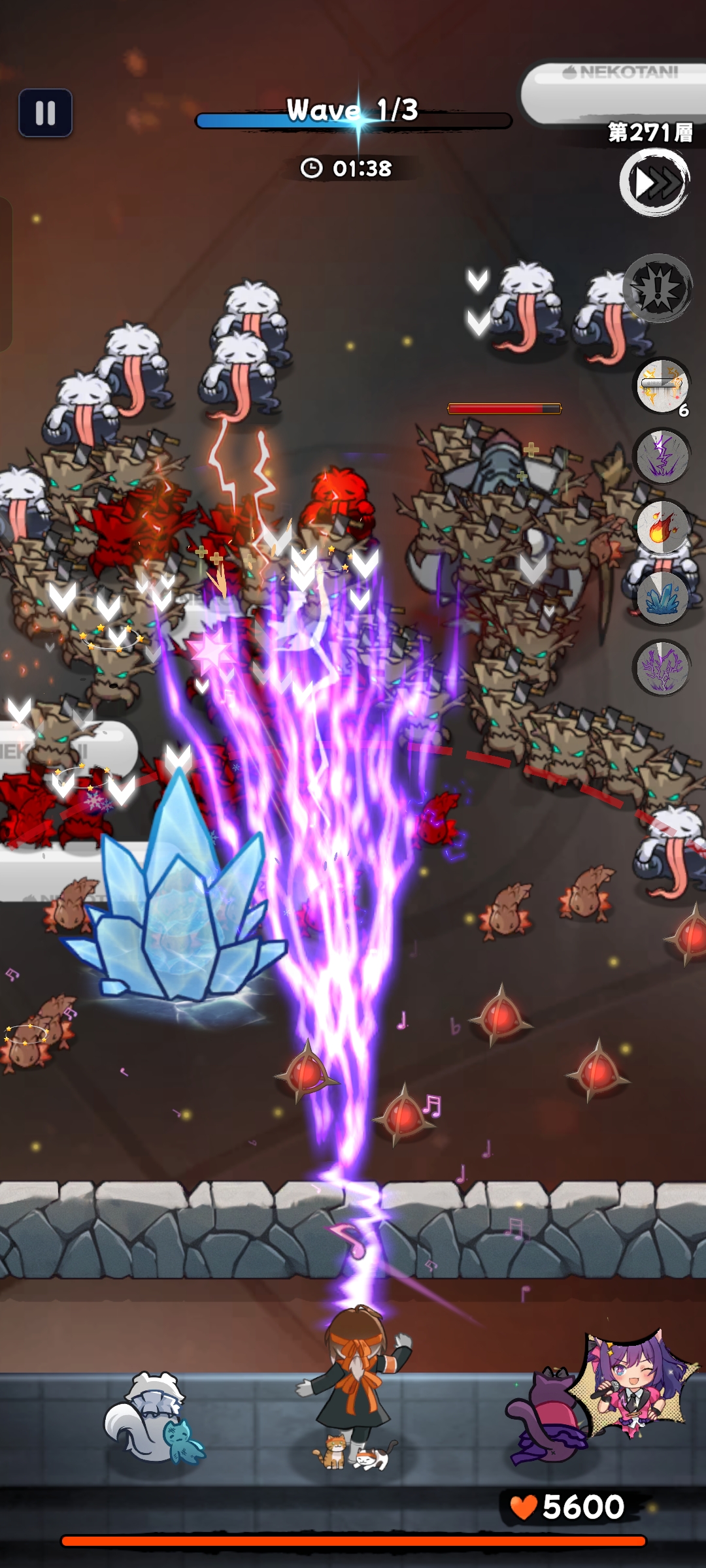Pause the battle
The height and width of the screenshot is (1568, 706).
[45, 113]
